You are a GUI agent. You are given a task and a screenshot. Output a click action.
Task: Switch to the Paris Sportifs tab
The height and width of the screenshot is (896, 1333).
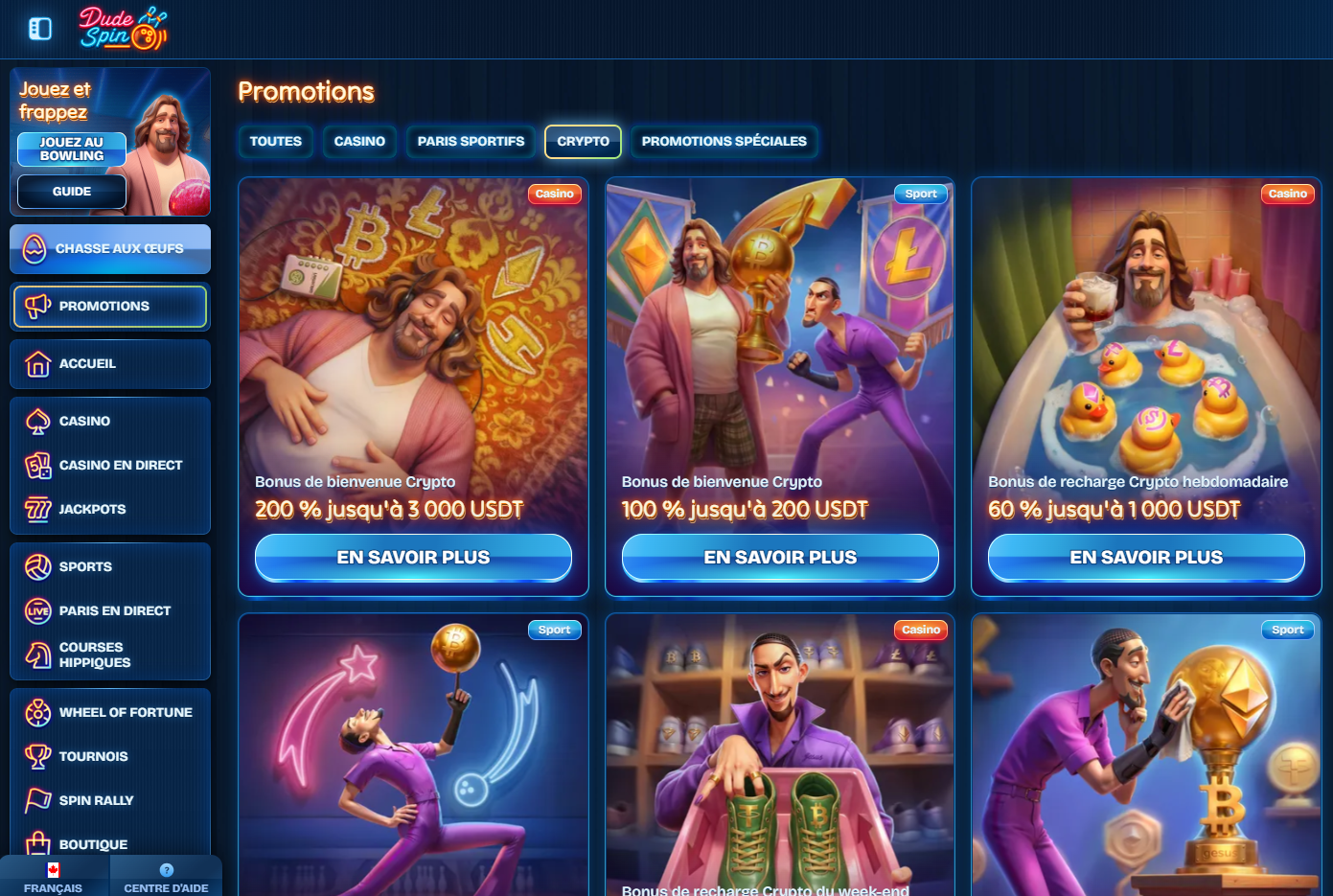471,142
